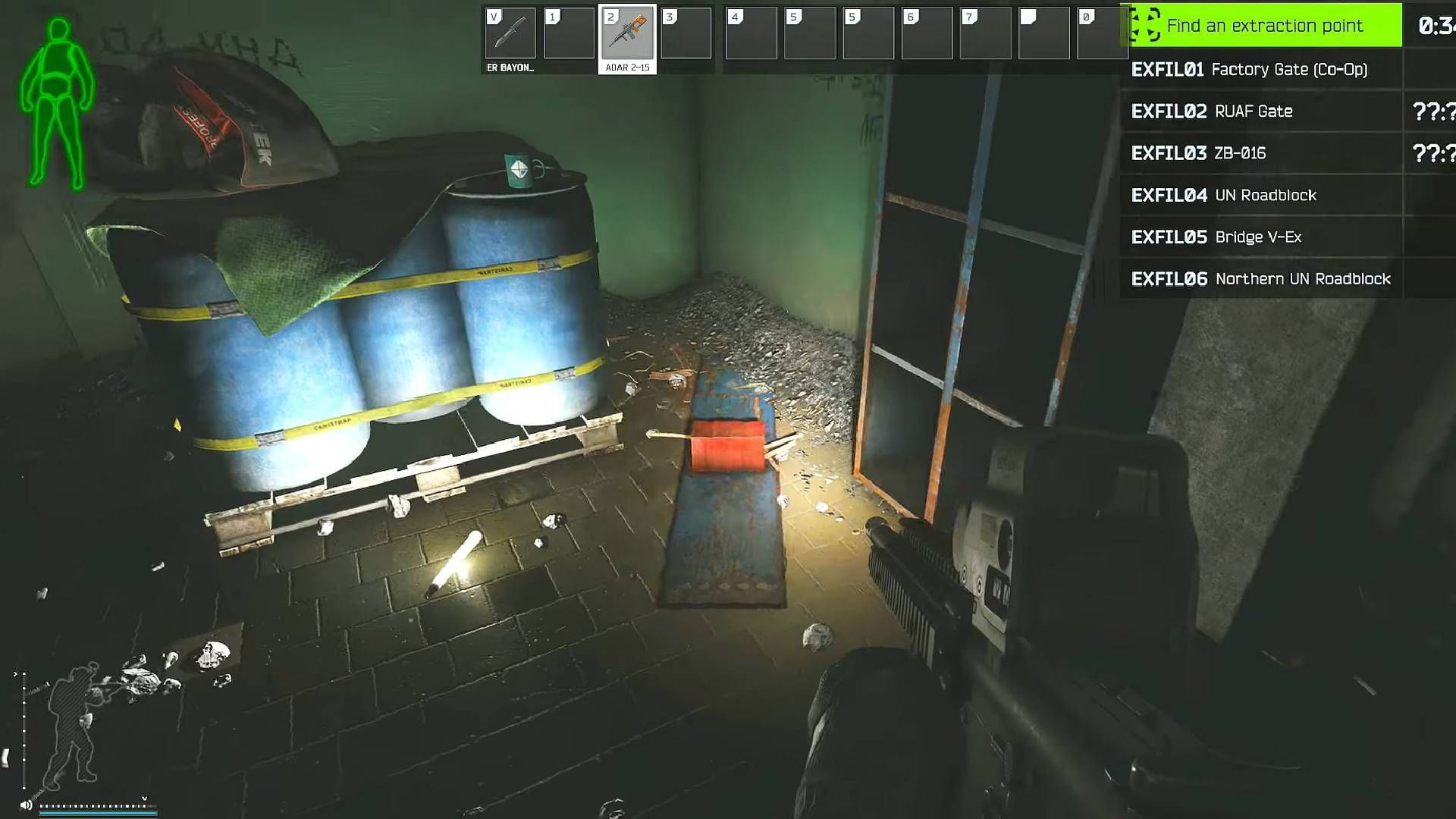Select the ER Bayonet knife in slot V
Screen dimensions: 1456x819
coord(510,33)
